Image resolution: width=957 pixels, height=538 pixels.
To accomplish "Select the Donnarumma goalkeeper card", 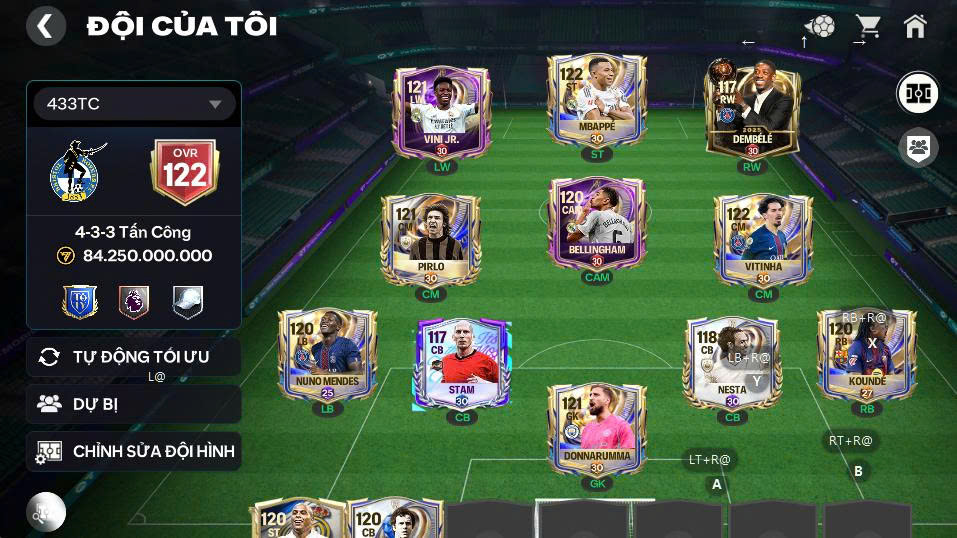I will (597, 428).
